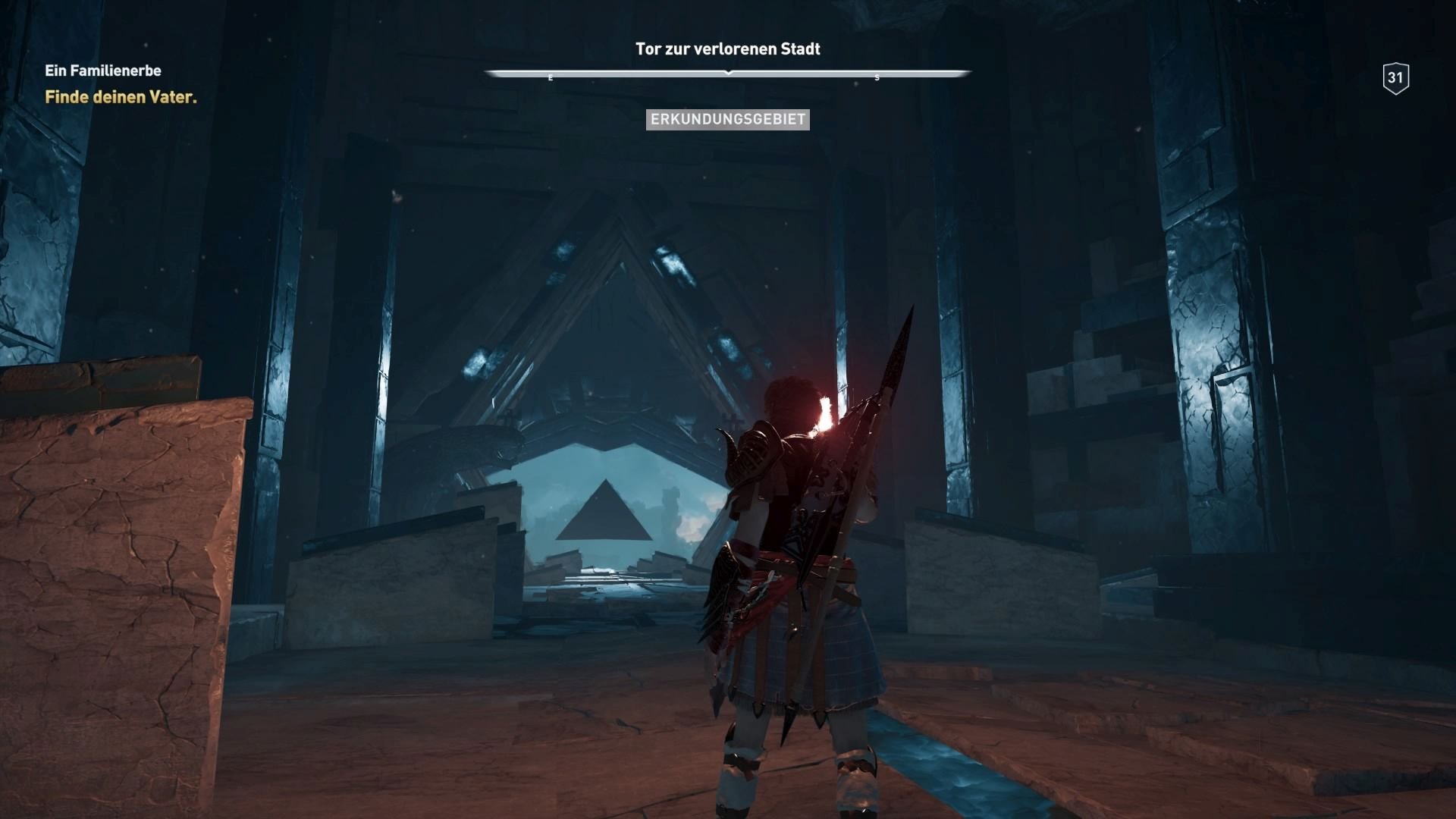Click the compass center pointer marker

pos(728,73)
